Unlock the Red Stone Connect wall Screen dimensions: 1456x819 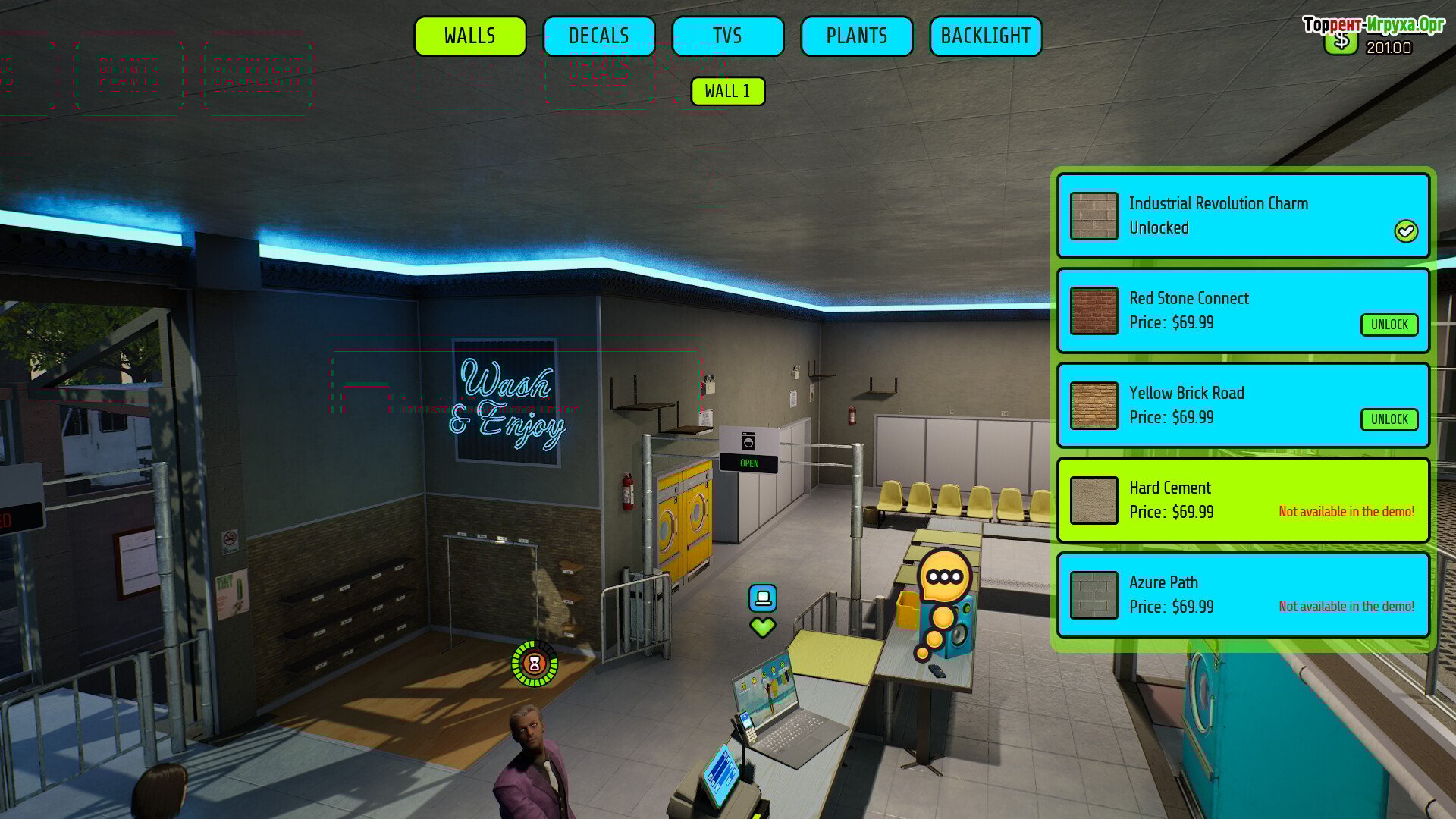[x=1389, y=325]
